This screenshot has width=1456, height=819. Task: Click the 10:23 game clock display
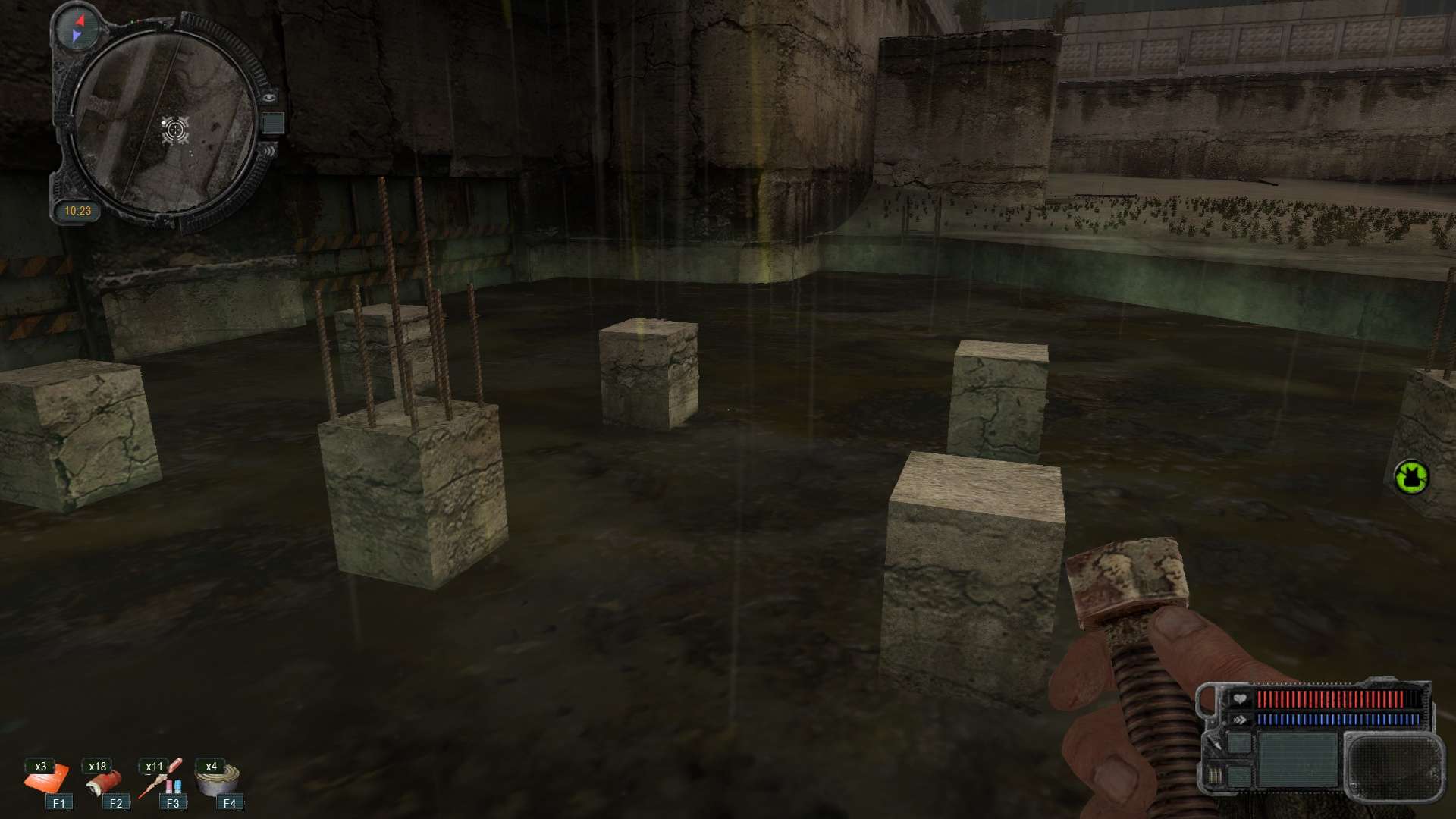tap(79, 210)
